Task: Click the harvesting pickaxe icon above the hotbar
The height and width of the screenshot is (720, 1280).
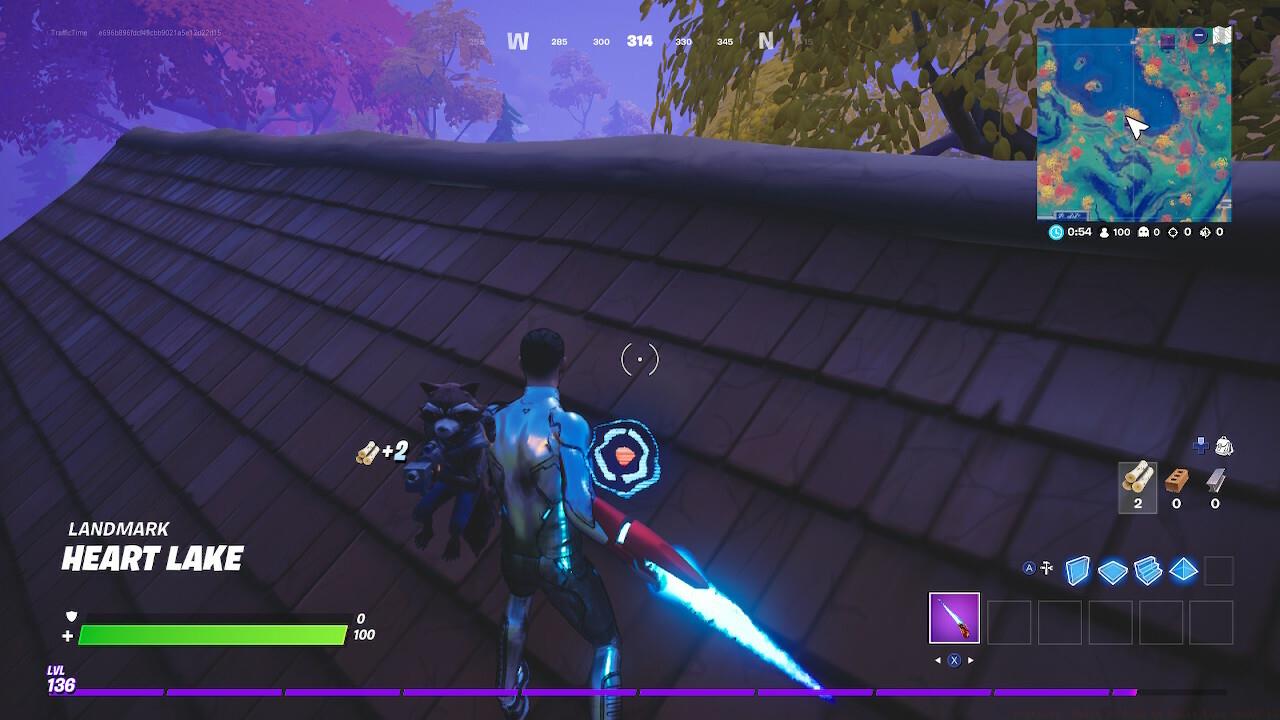Action: [1046, 567]
